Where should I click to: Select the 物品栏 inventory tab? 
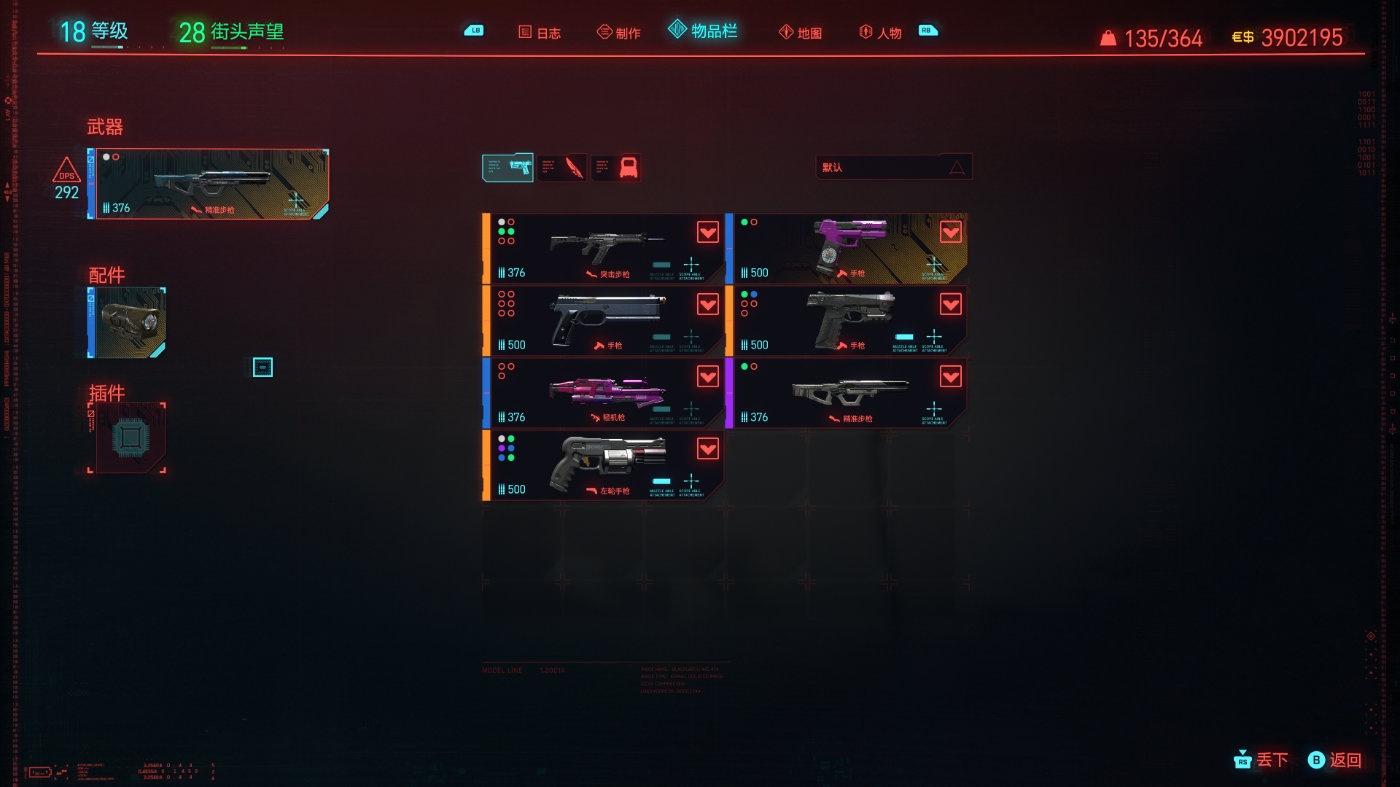[x=704, y=31]
